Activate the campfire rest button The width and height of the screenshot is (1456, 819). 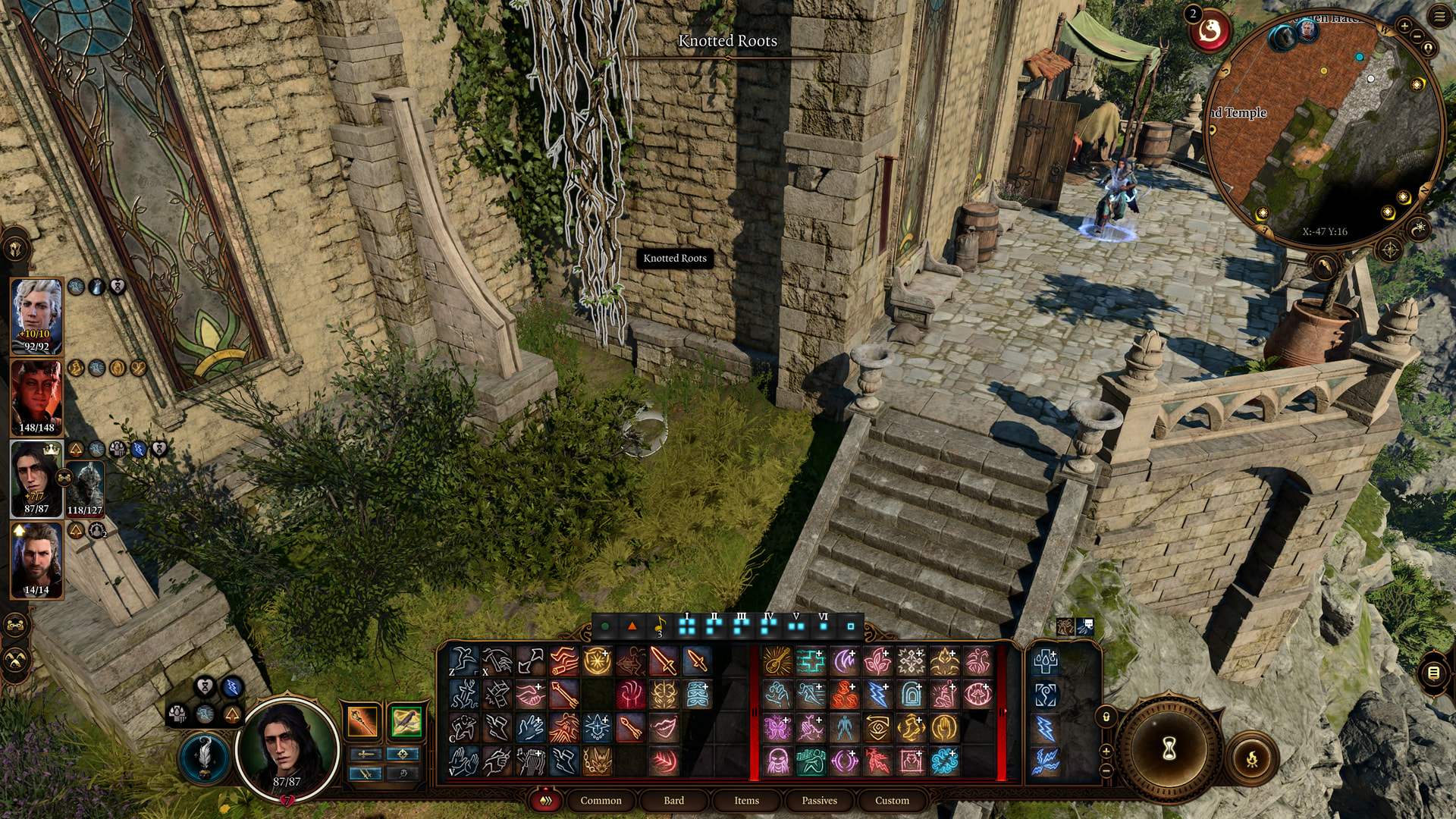(1252, 758)
